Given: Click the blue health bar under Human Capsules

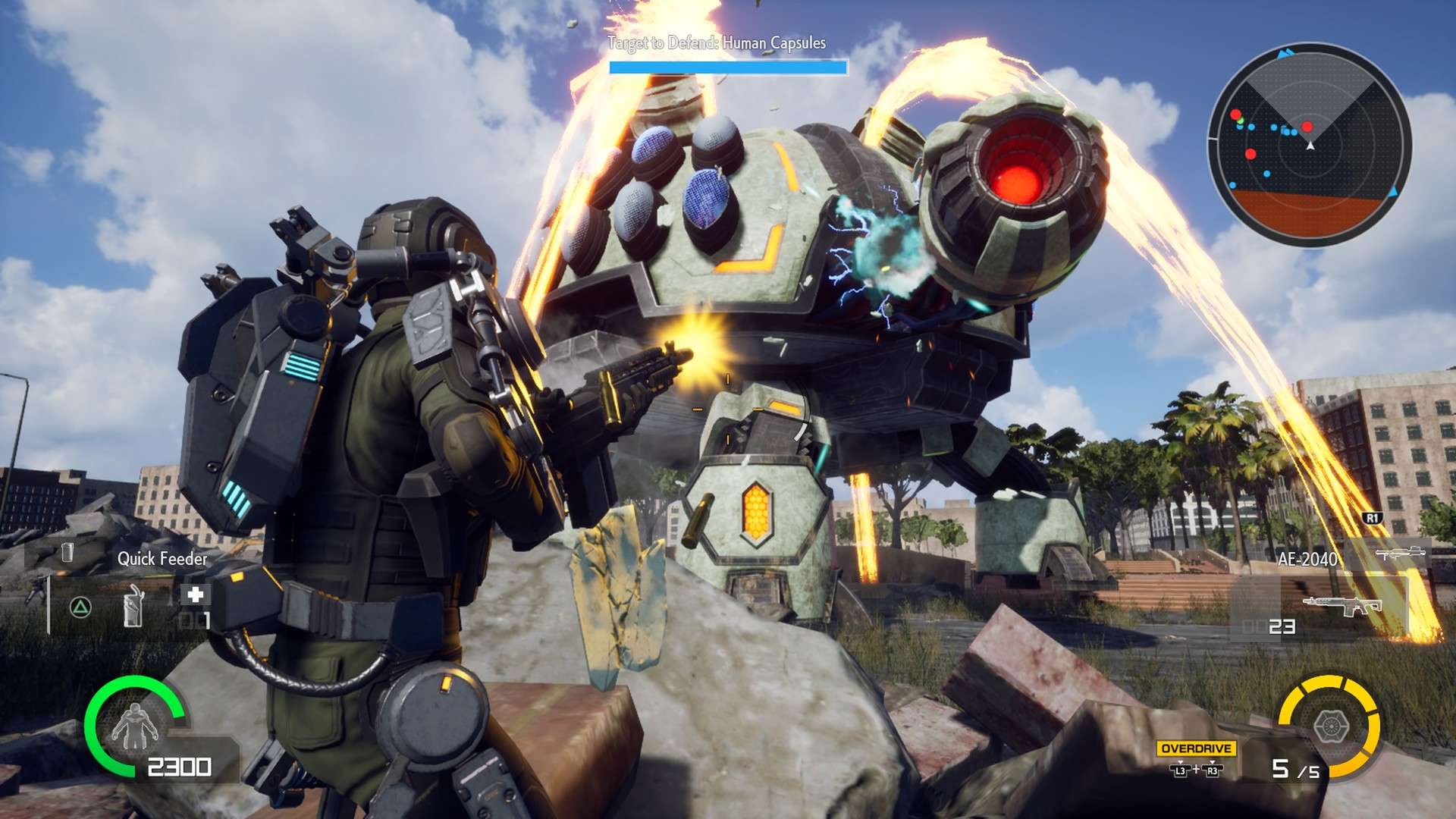Looking at the screenshot, I should point(726,68).
